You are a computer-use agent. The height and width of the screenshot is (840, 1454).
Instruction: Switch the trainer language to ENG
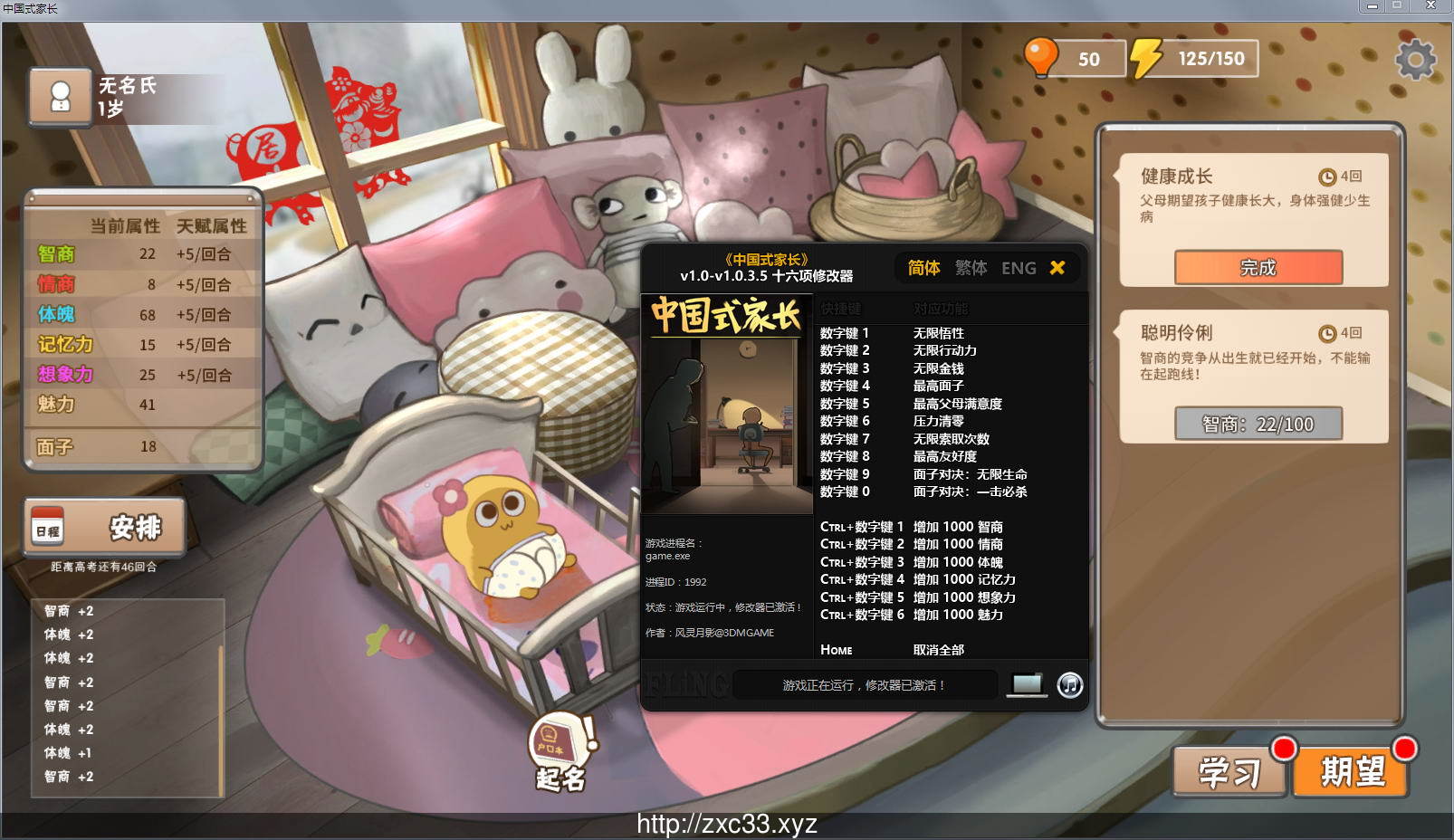[1020, 268]
